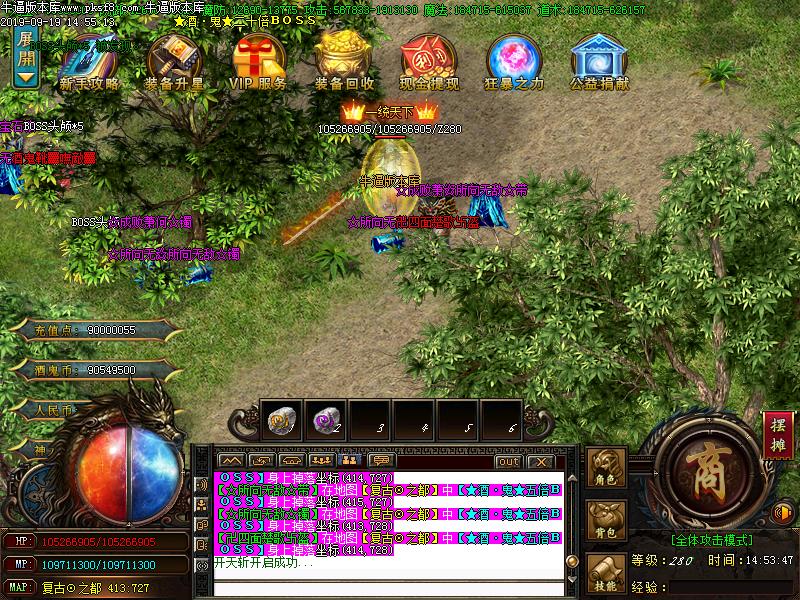Select the purple-rune stone in hotbar slot 2

[x=324, y=422]
